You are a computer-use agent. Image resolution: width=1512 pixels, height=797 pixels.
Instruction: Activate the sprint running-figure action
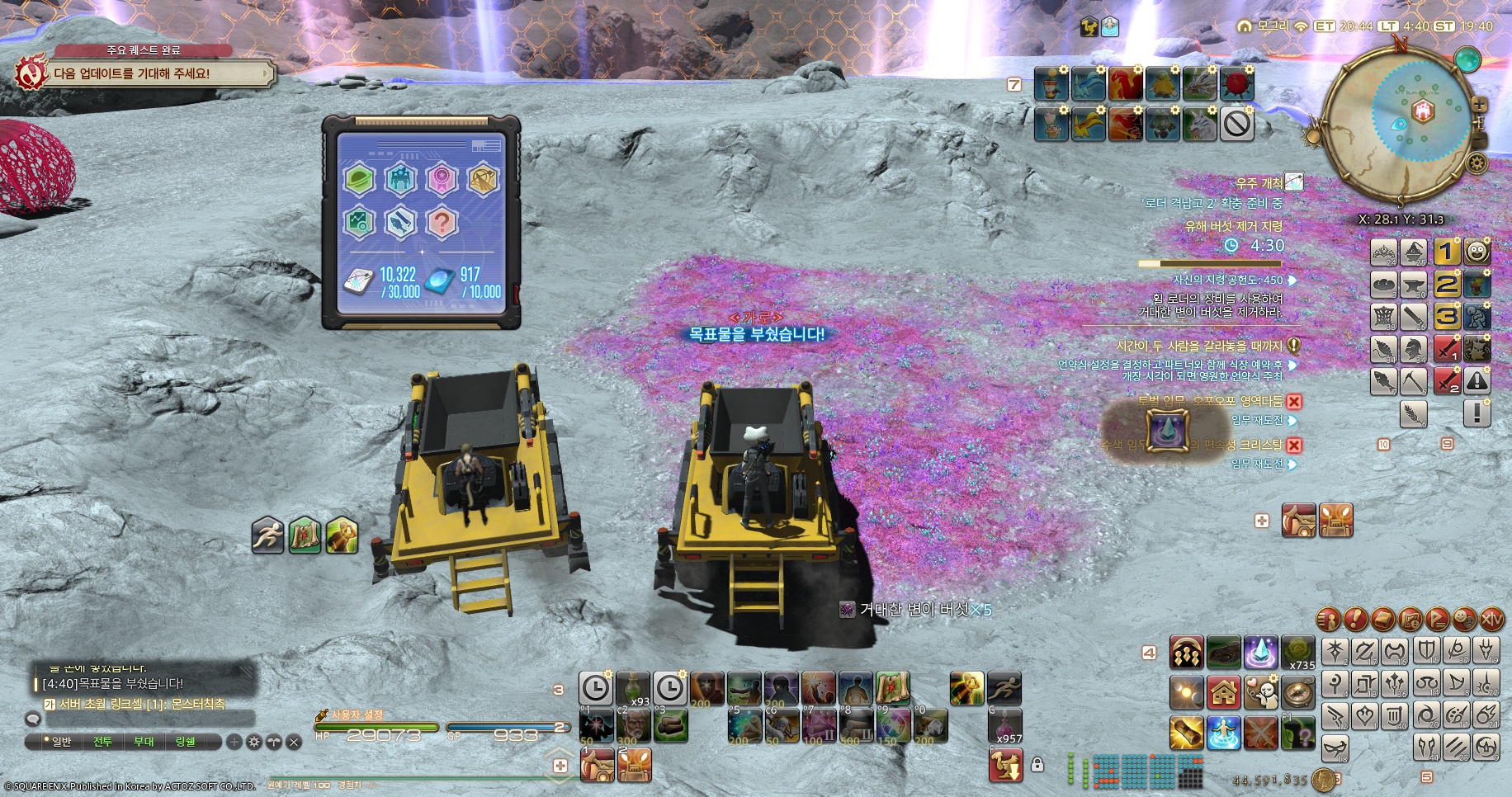(x=1004, y=688)
